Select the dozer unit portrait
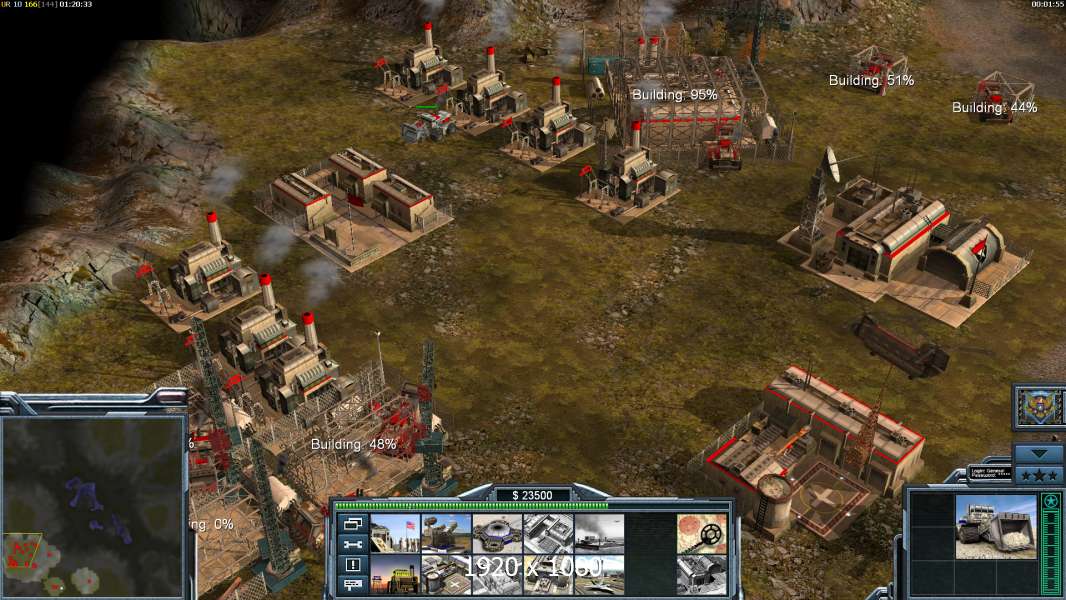 pos(996,527)
